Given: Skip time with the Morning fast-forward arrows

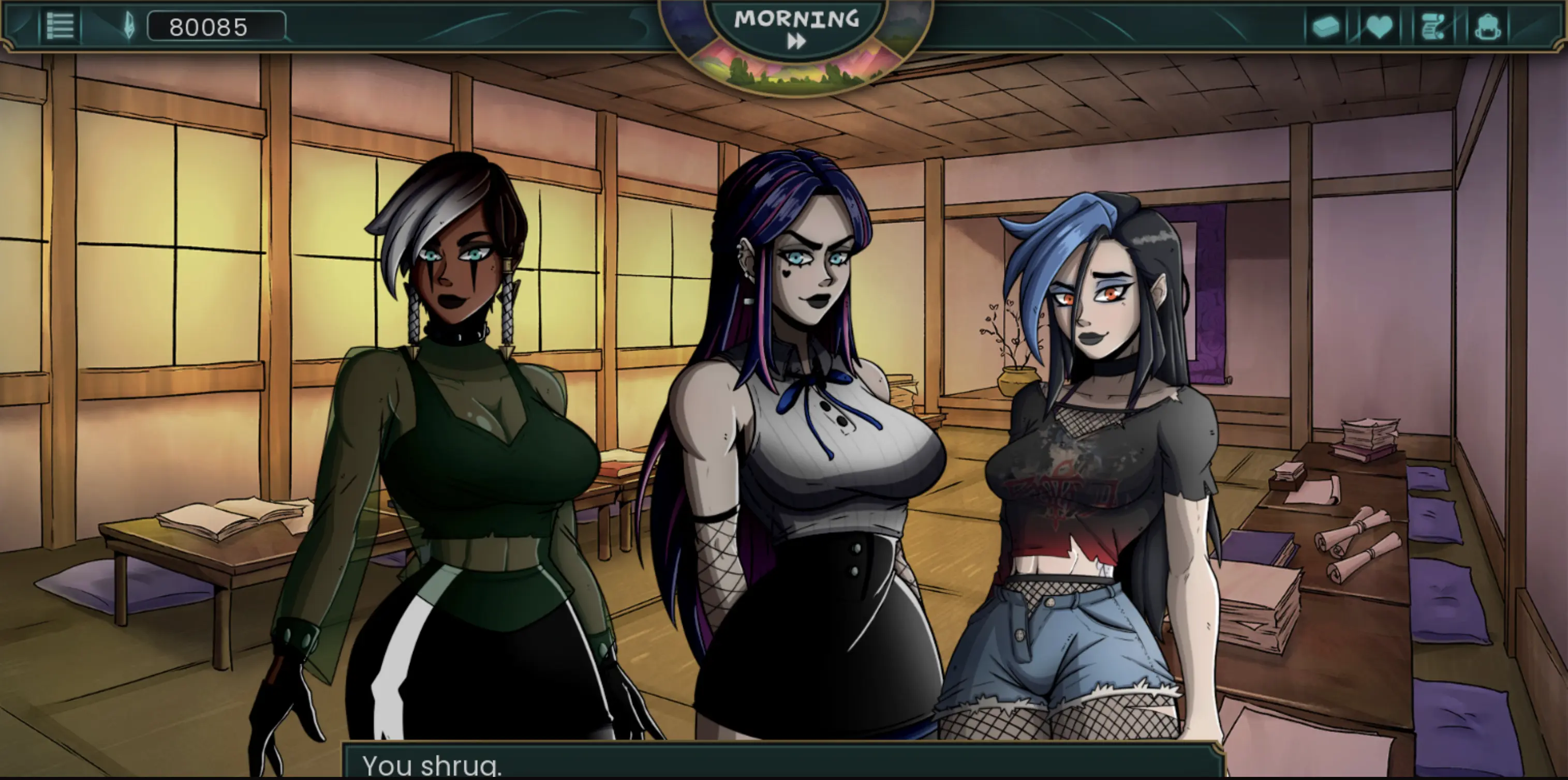Looking at the screenshot, I should [796, 41].
